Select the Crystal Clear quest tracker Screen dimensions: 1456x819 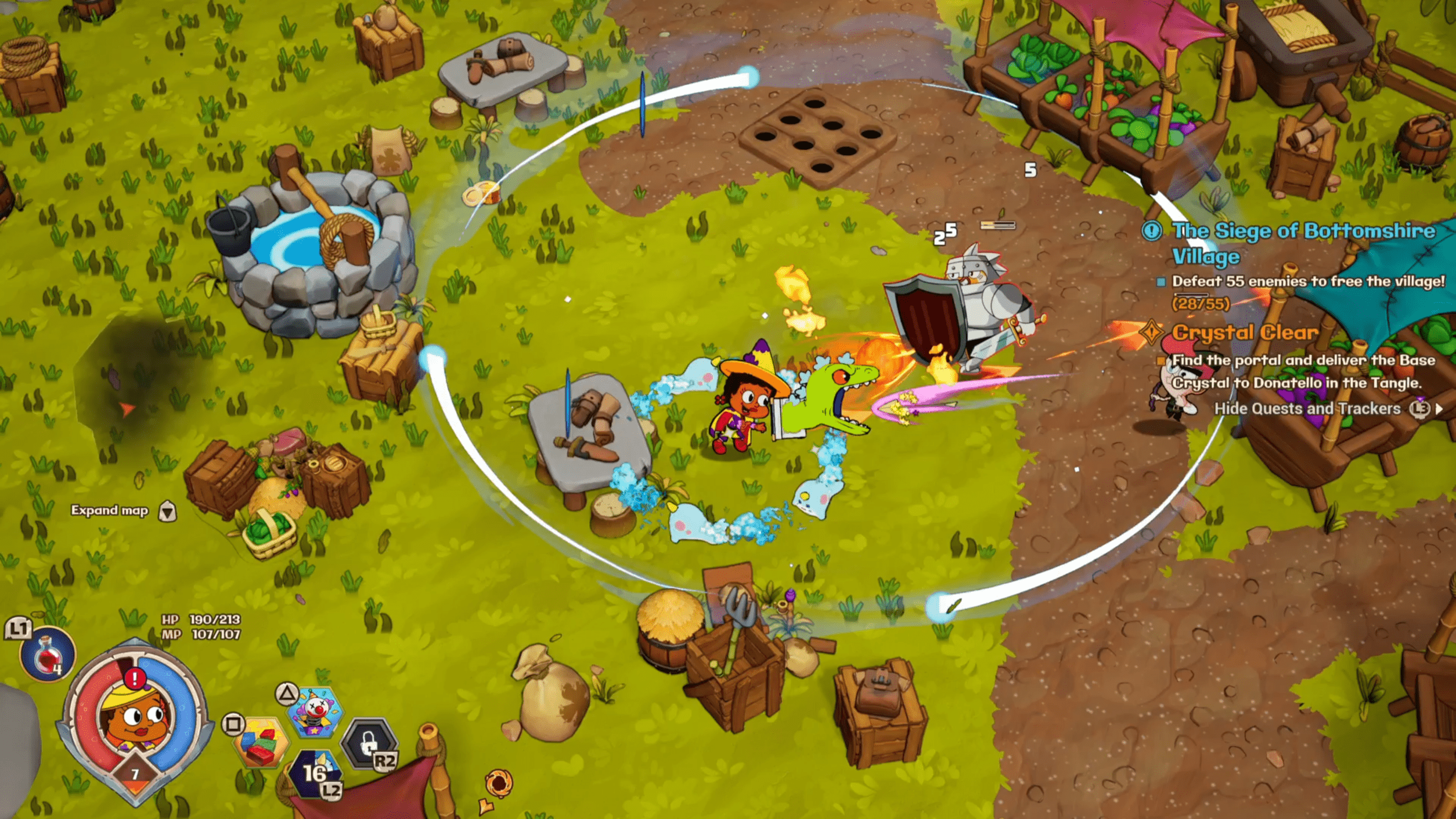pos(1245,332)
